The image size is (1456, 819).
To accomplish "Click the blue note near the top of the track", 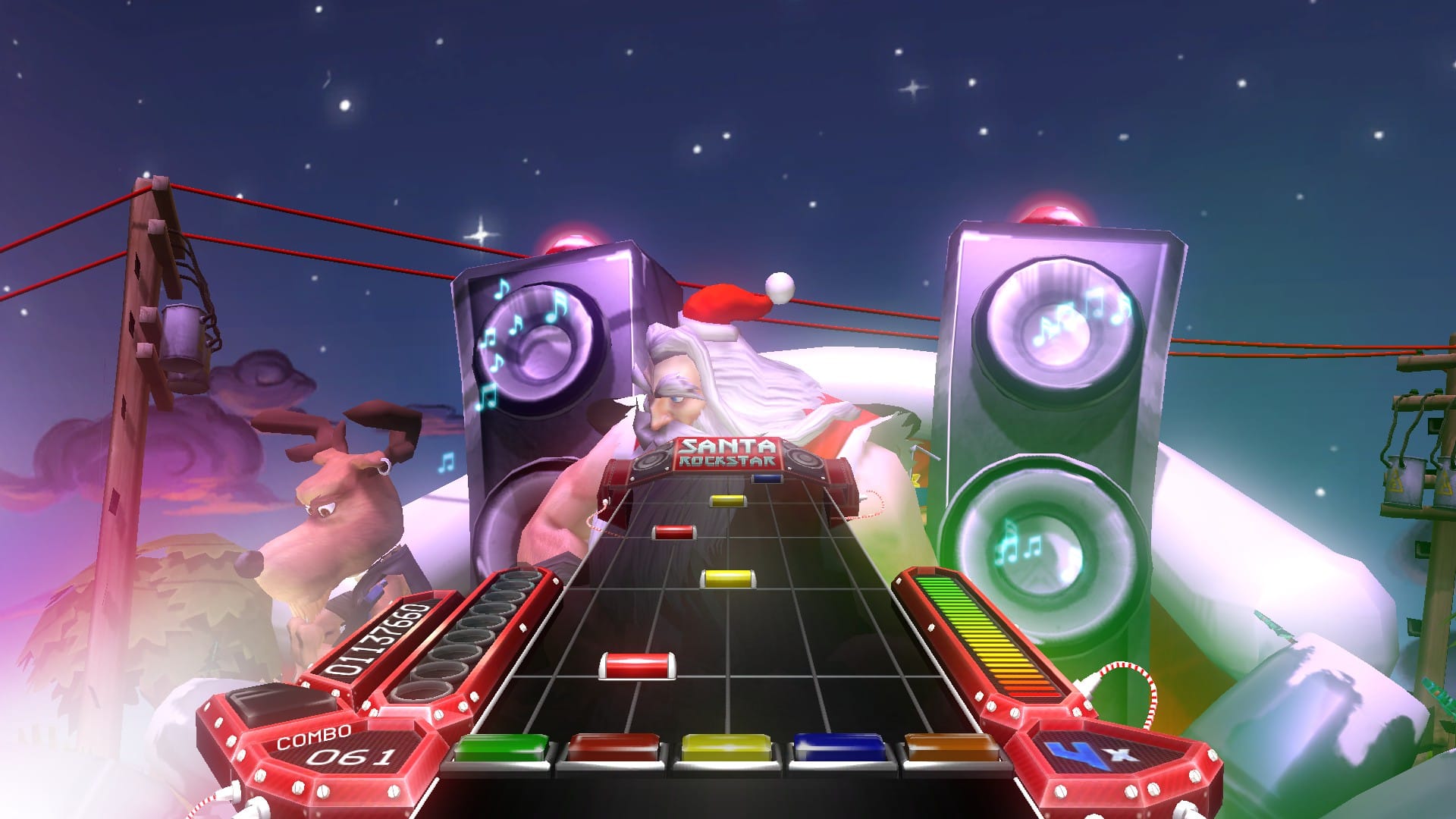I will (x=766, y=477).
